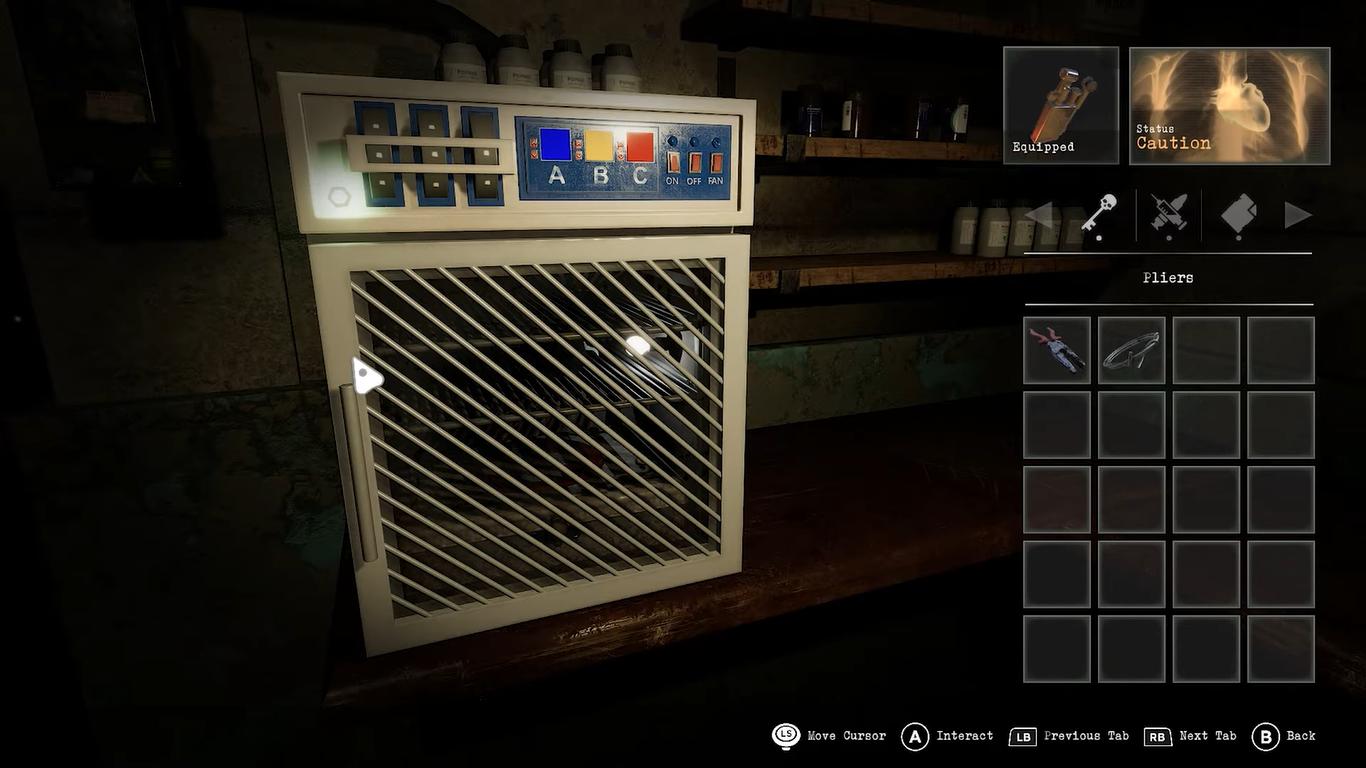
Task: Flip the ON switch on the panel
Action: click(x=672, y=162)
